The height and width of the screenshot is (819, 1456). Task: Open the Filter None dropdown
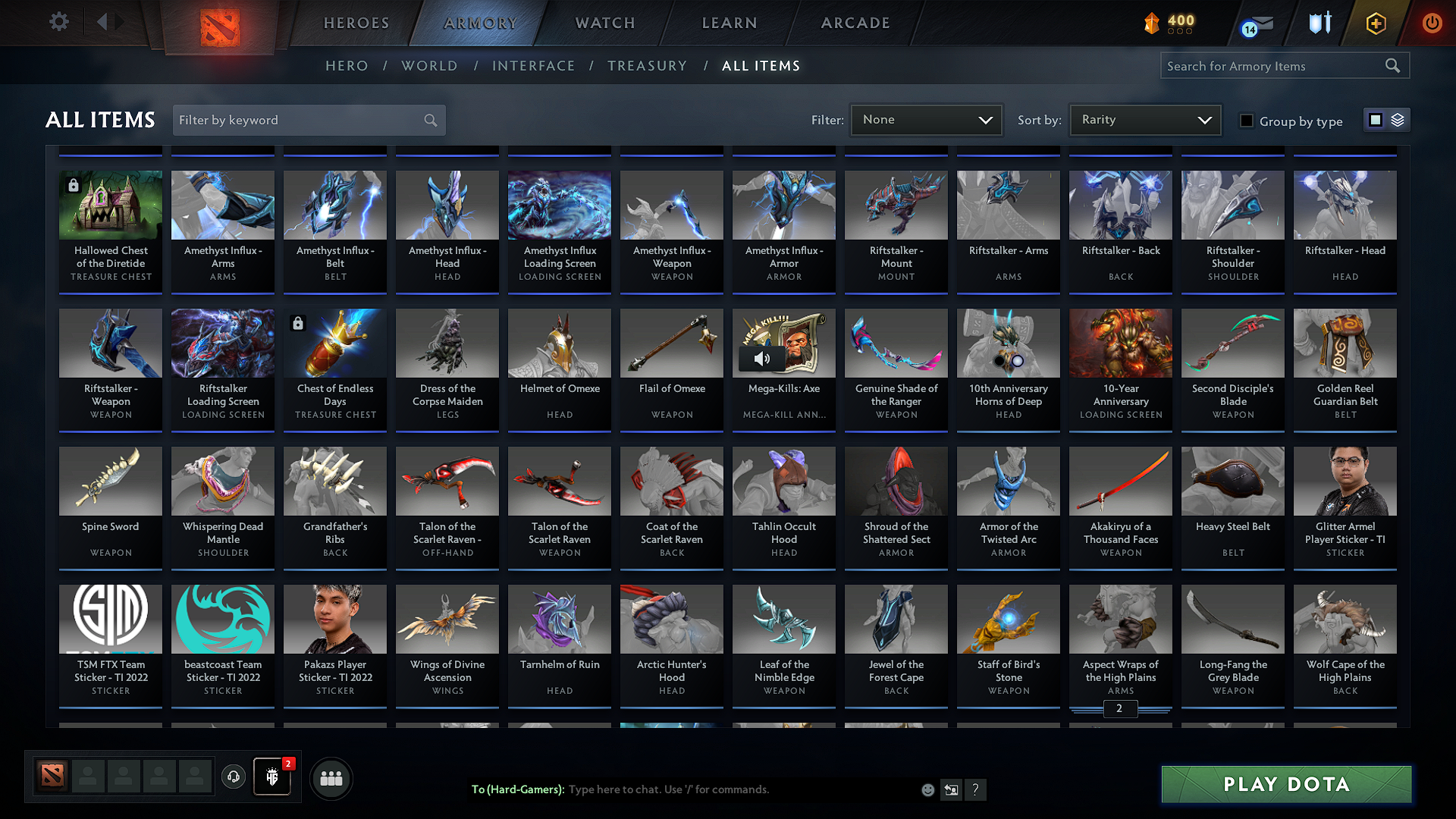(x=925, y=119)
